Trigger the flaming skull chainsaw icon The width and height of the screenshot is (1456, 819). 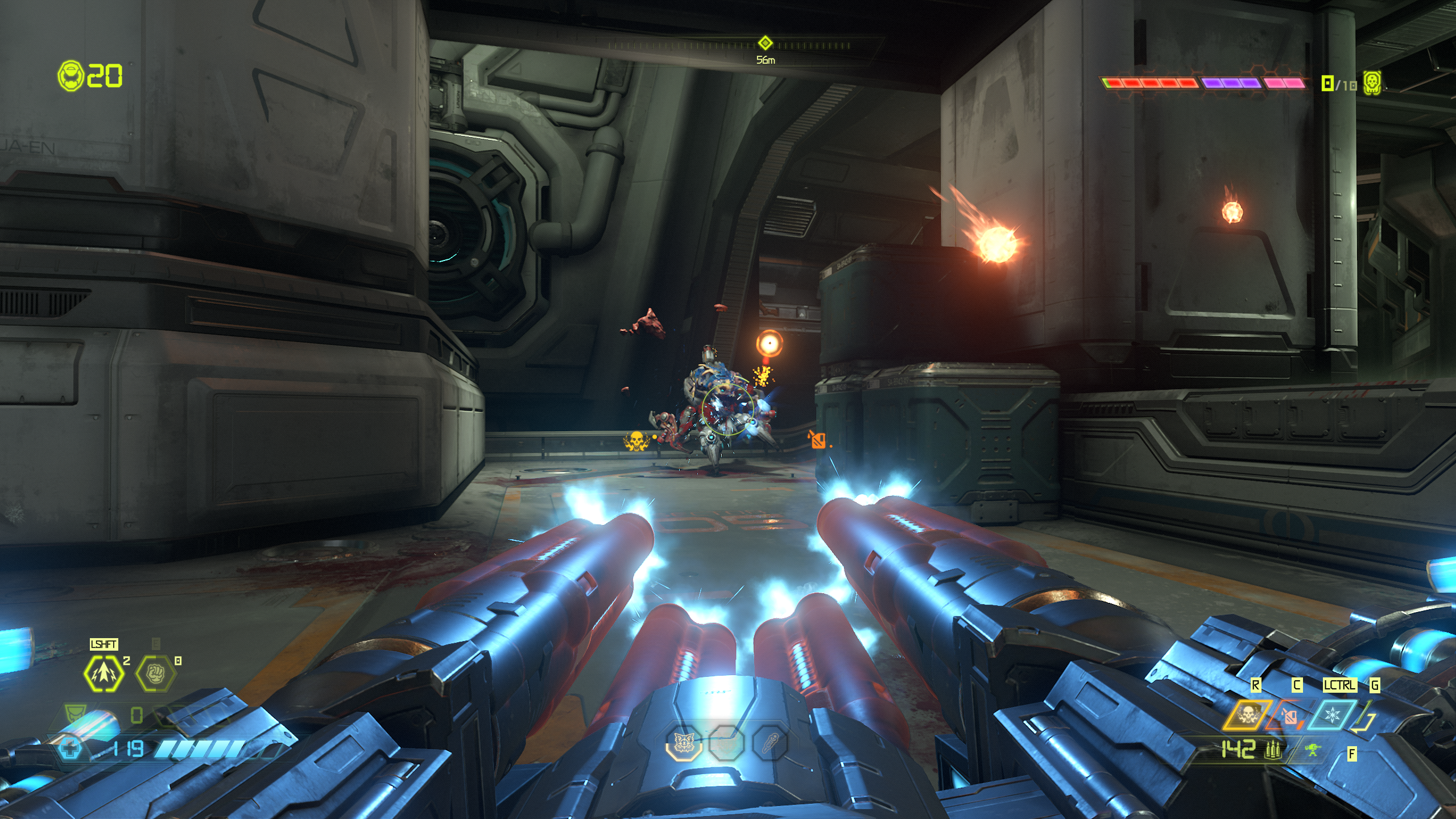click(1247, 715)
